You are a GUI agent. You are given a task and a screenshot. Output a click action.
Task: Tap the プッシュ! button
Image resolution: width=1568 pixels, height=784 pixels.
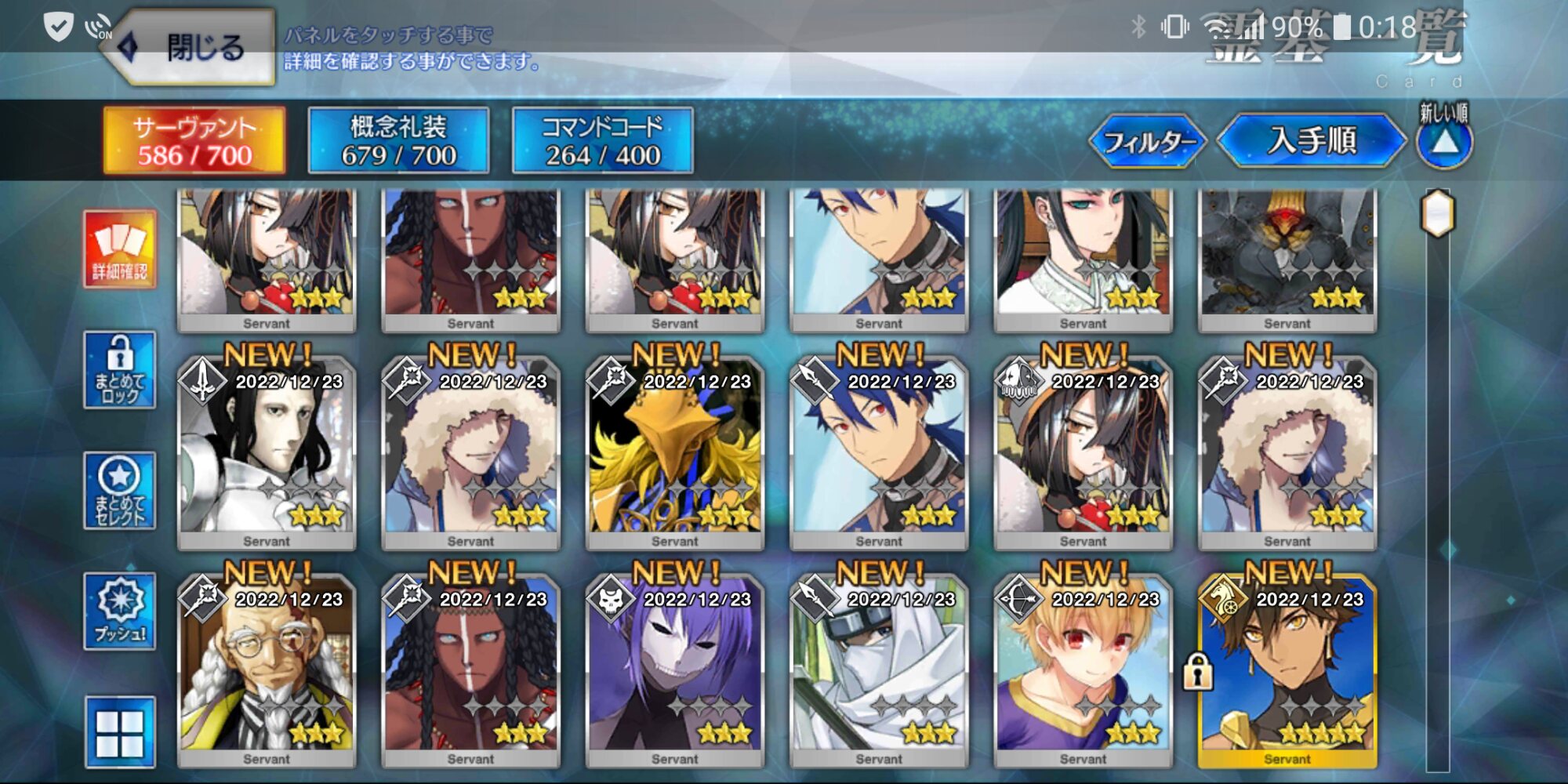coord(120,612)
